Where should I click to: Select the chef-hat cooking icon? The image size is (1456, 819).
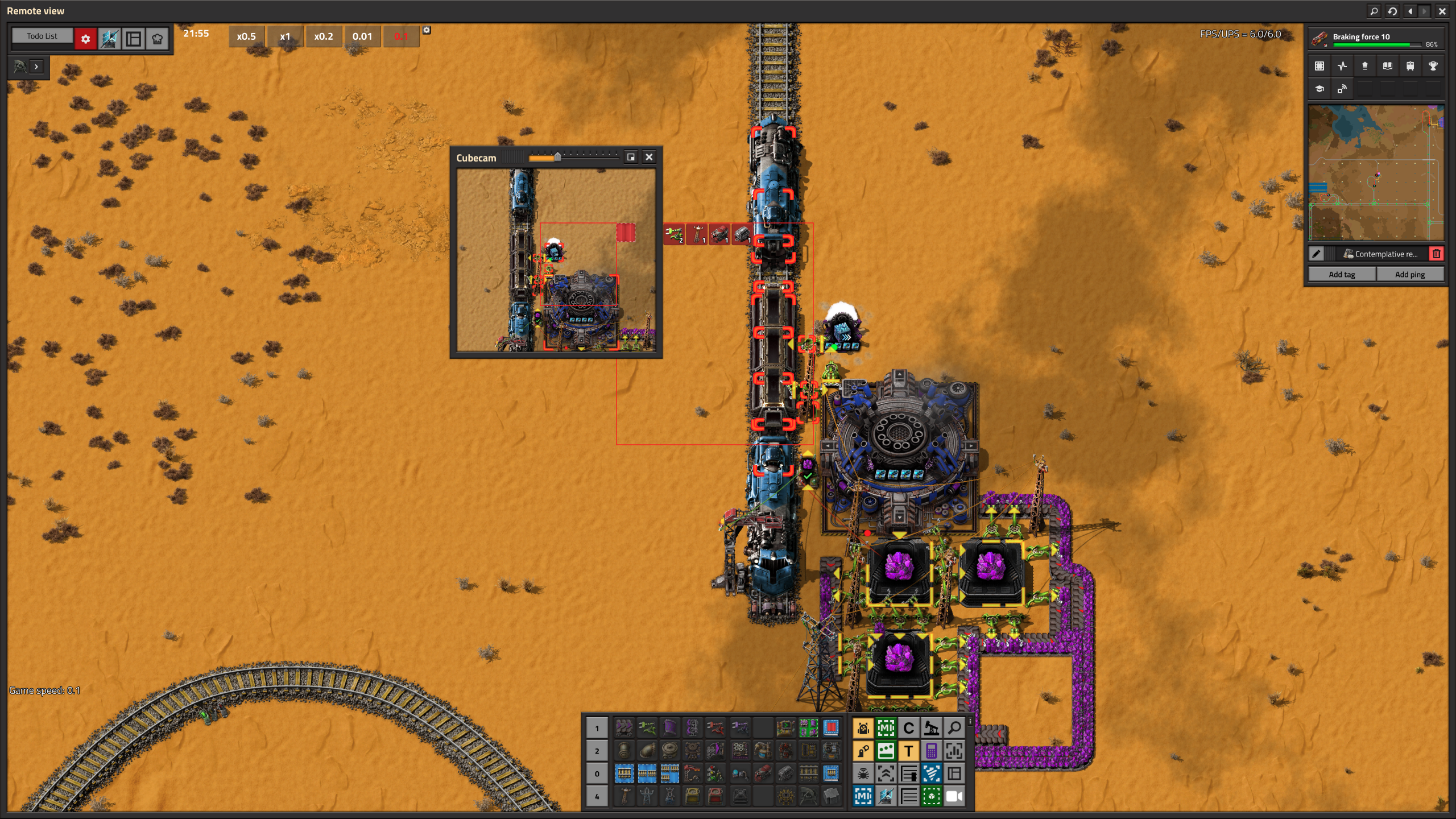(x=157, y=39)
